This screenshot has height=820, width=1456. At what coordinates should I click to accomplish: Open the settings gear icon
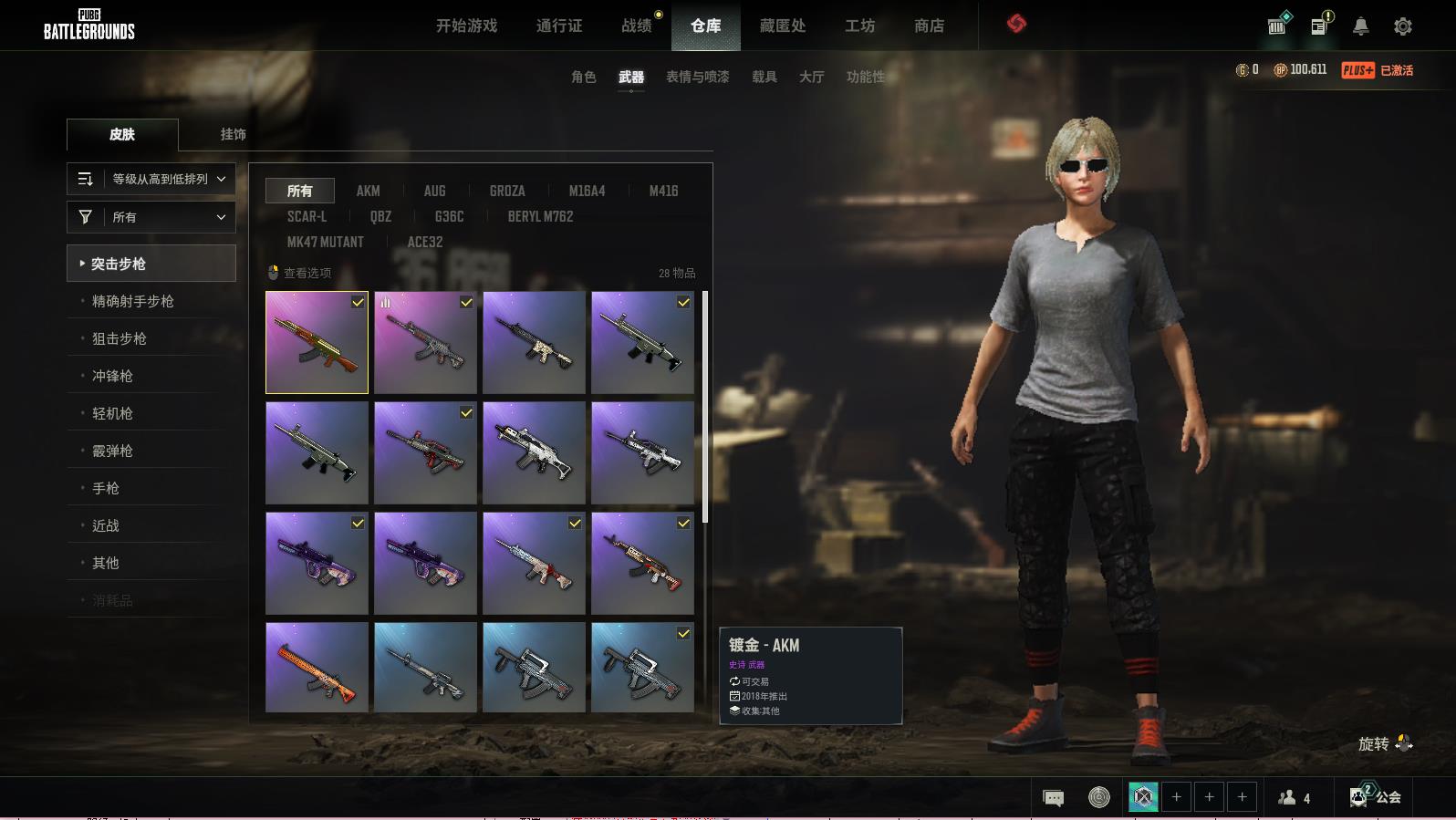click(1403, 26)
